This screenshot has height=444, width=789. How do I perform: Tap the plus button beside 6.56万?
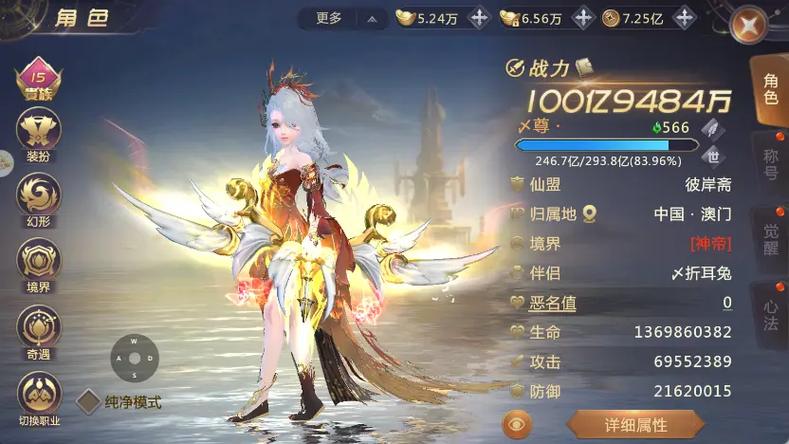(582, 18)
